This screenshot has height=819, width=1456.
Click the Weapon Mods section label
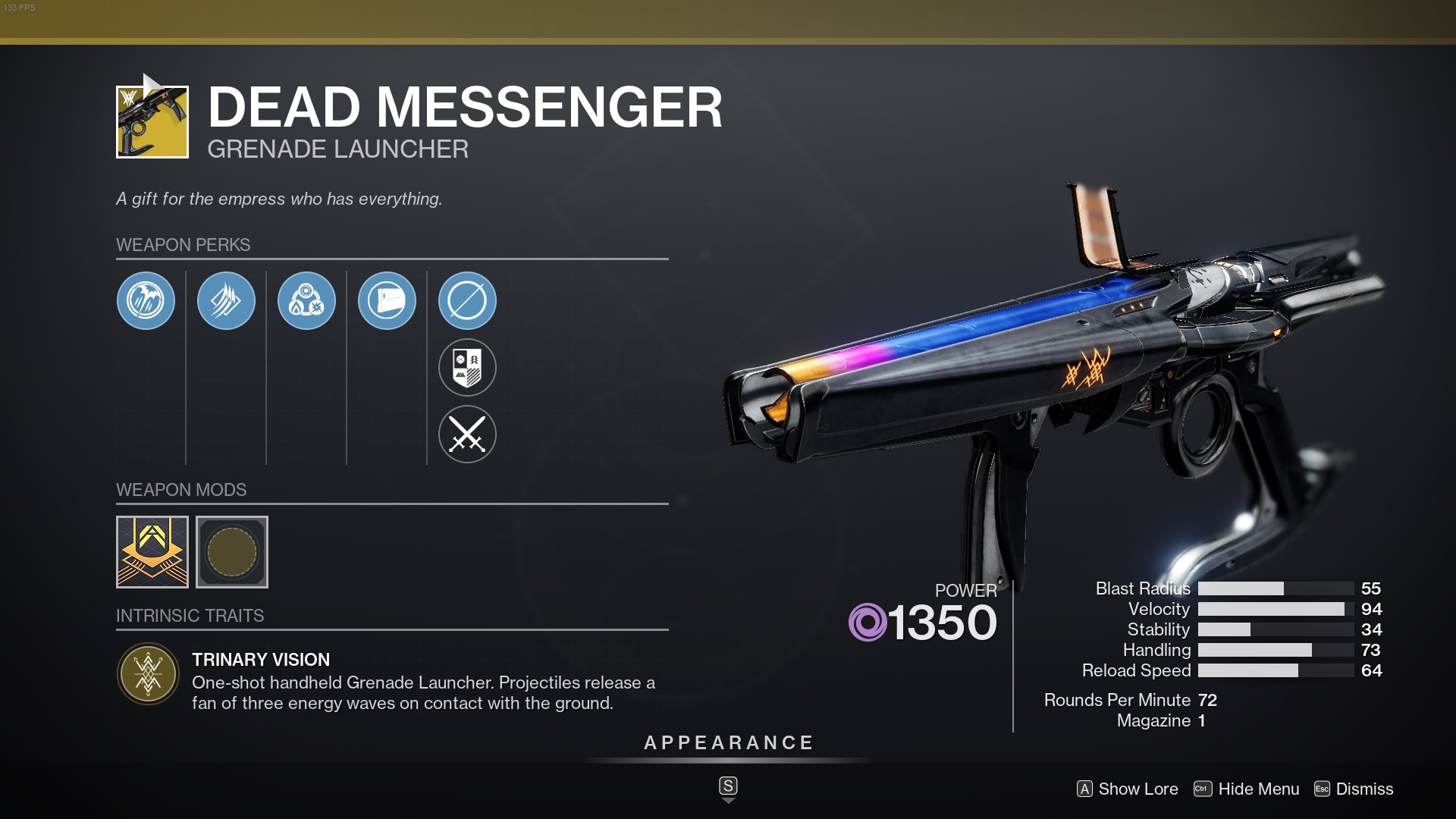pos(180,490)
